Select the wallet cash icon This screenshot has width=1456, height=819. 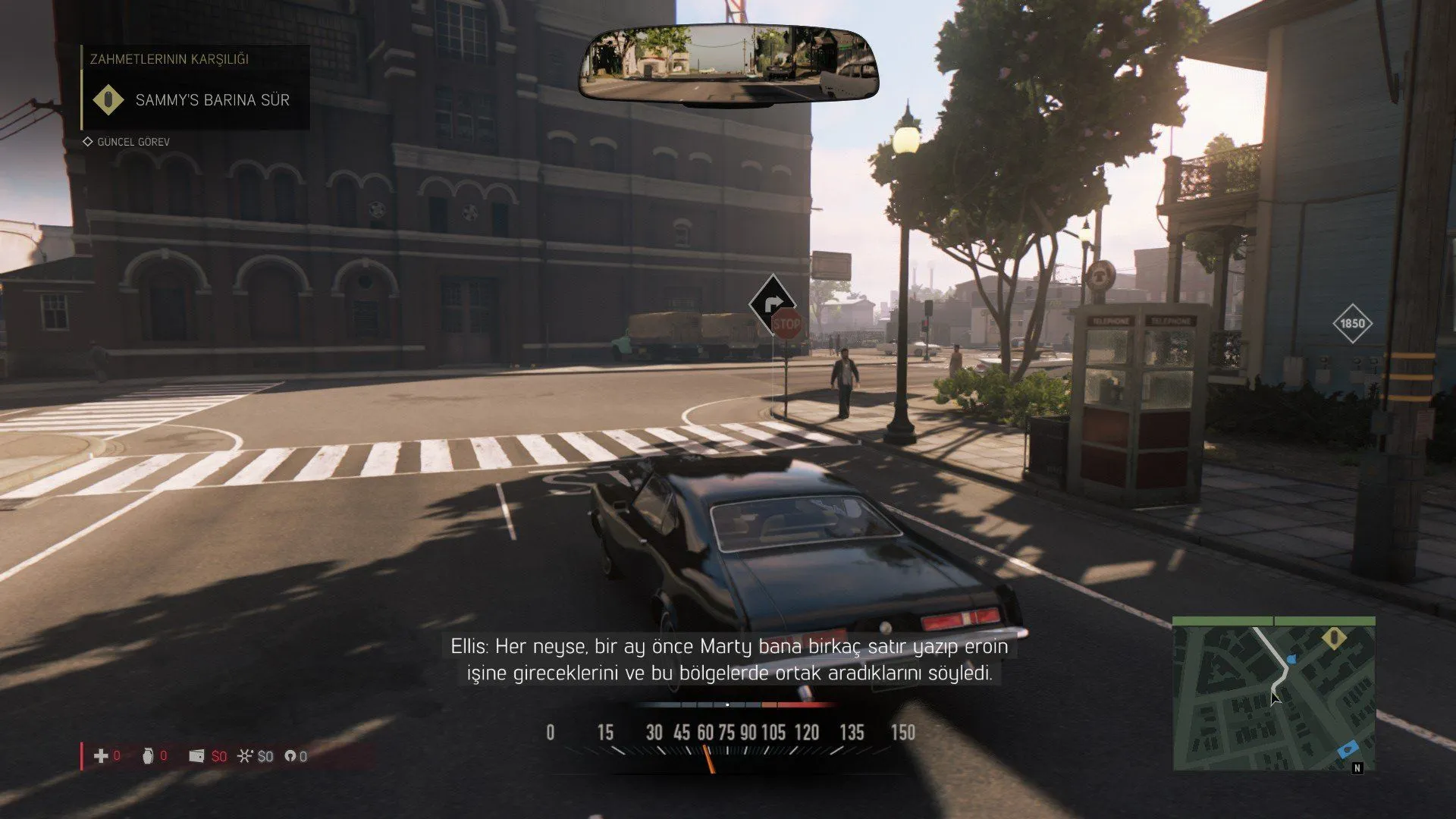tap(196, 756)
